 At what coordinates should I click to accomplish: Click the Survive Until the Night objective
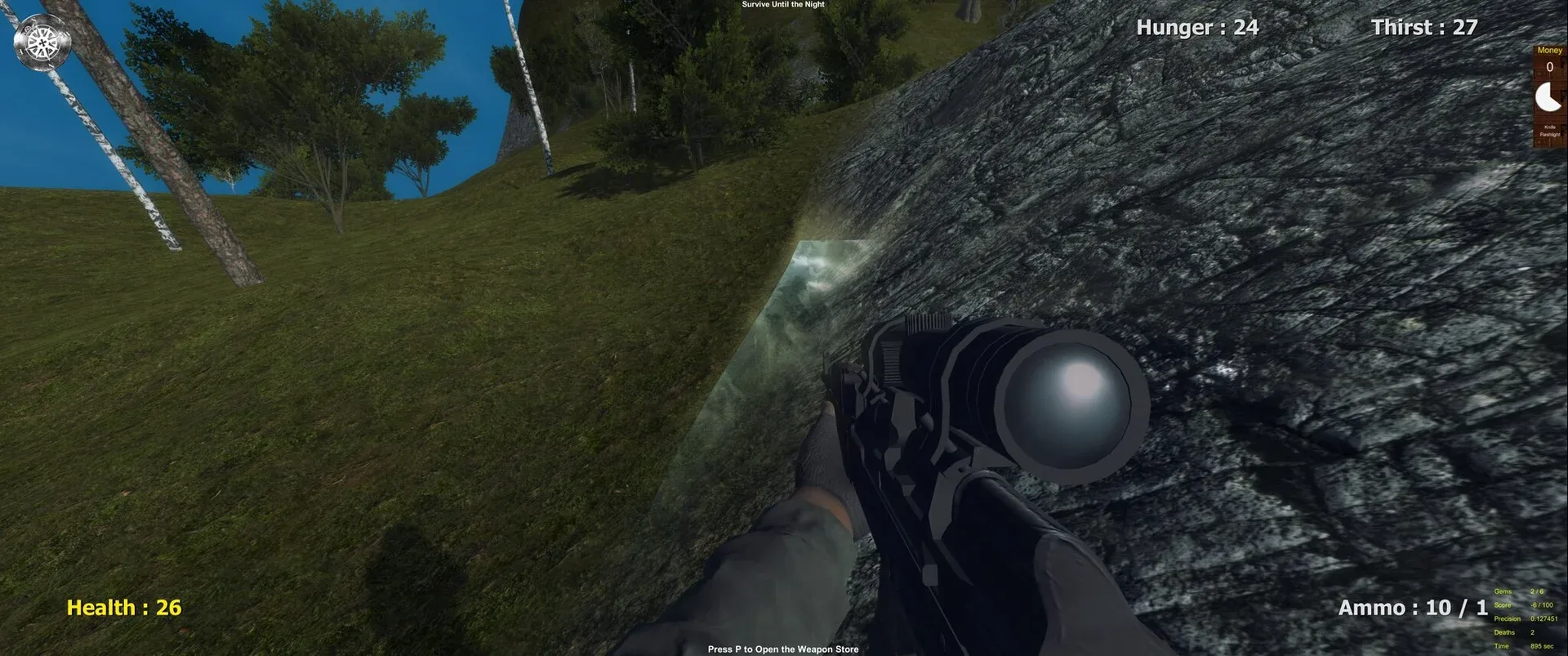782,4
